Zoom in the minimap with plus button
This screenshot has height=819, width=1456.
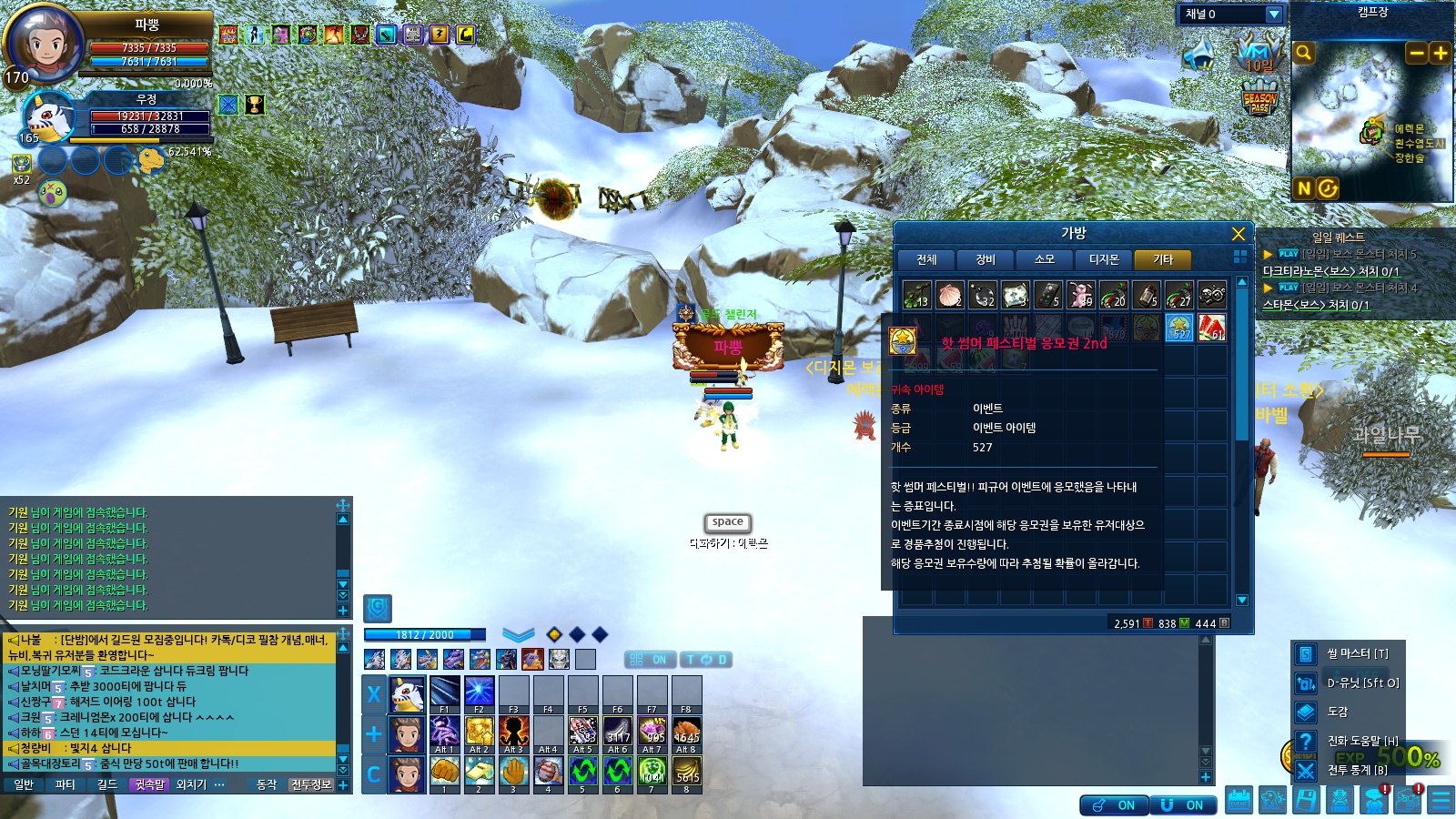tap(1440, 53)
